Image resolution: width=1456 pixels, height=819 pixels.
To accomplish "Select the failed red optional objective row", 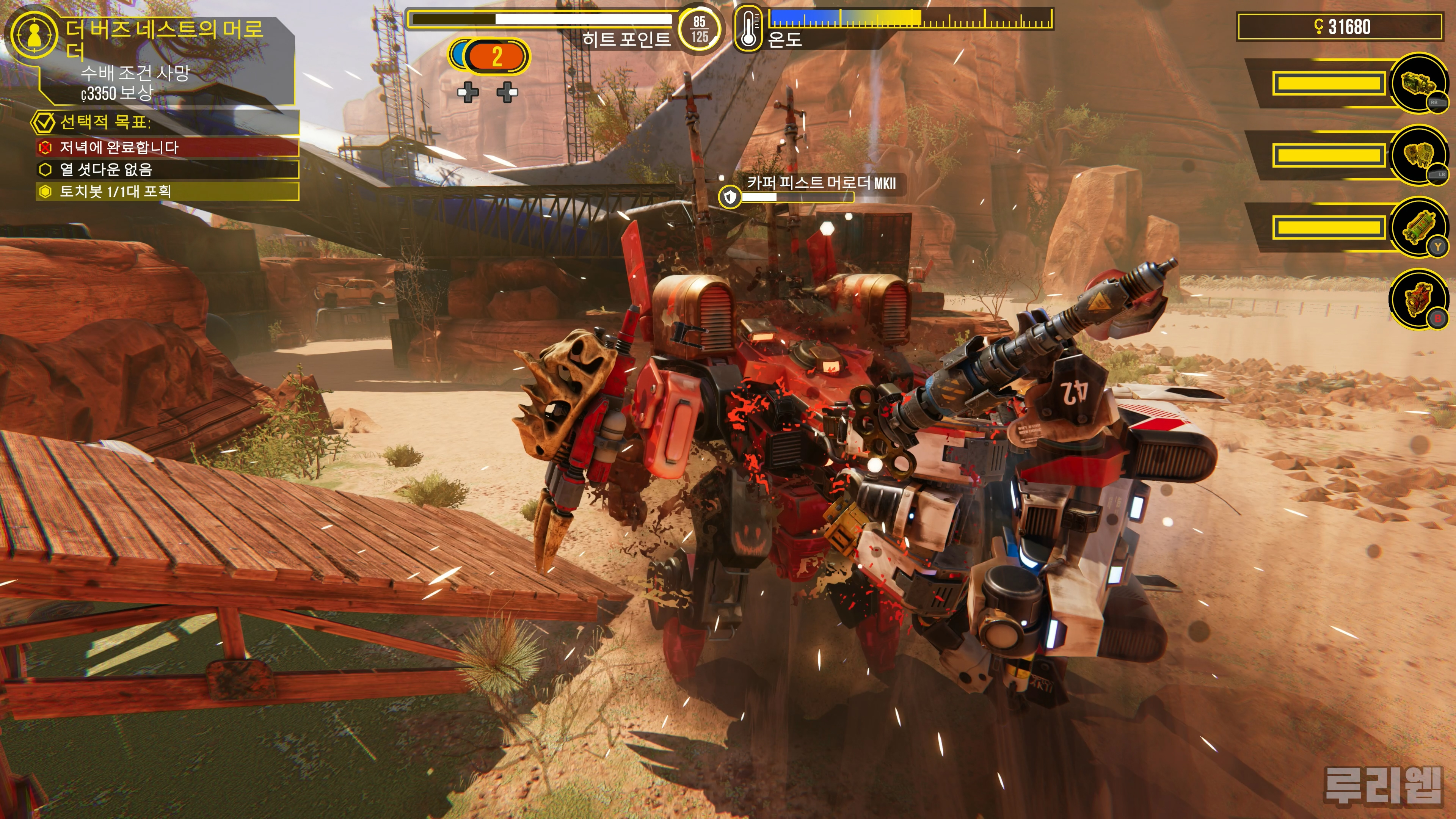I will [x=167, y=147].
